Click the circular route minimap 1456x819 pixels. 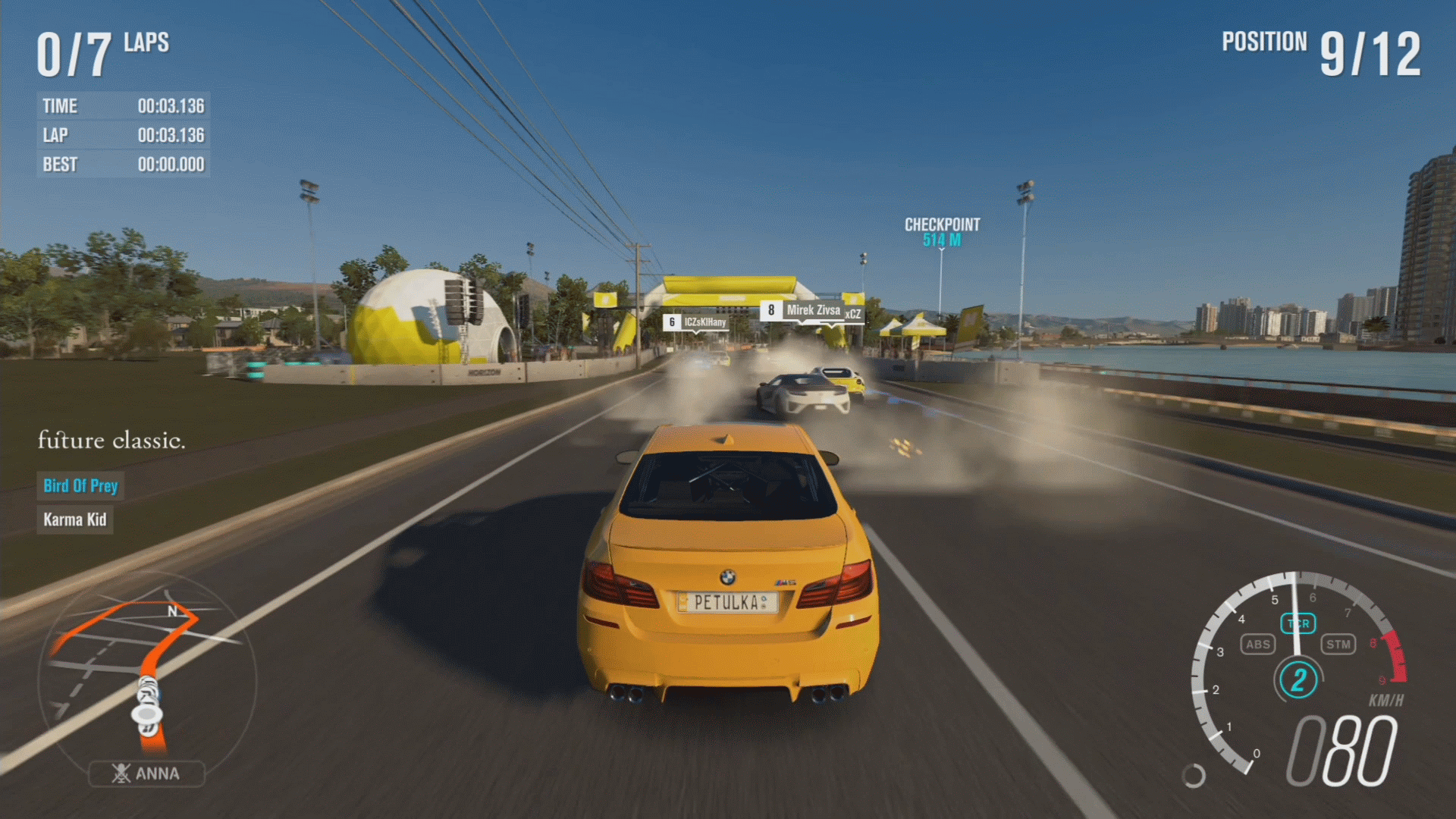[146, 677]
